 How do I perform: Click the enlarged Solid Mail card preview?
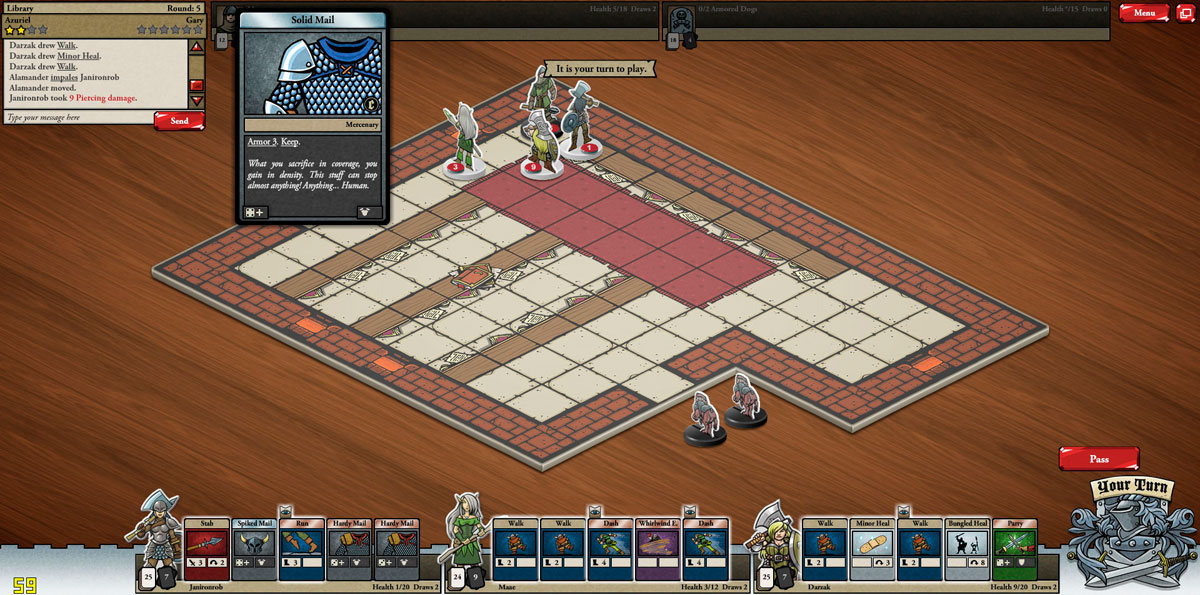click(312, 117)
